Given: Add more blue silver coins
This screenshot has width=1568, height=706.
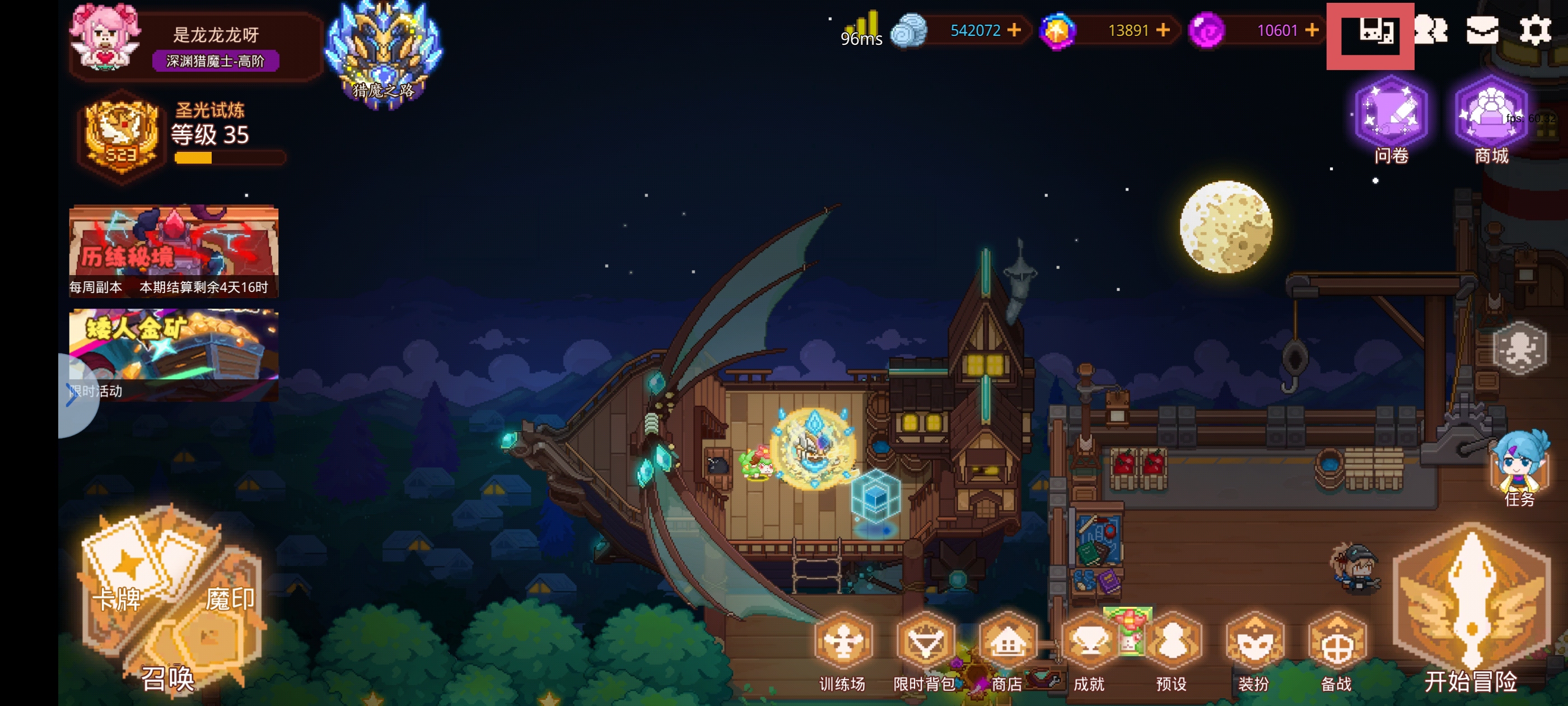Looking at the screenshot, I should click(1014, 30).
